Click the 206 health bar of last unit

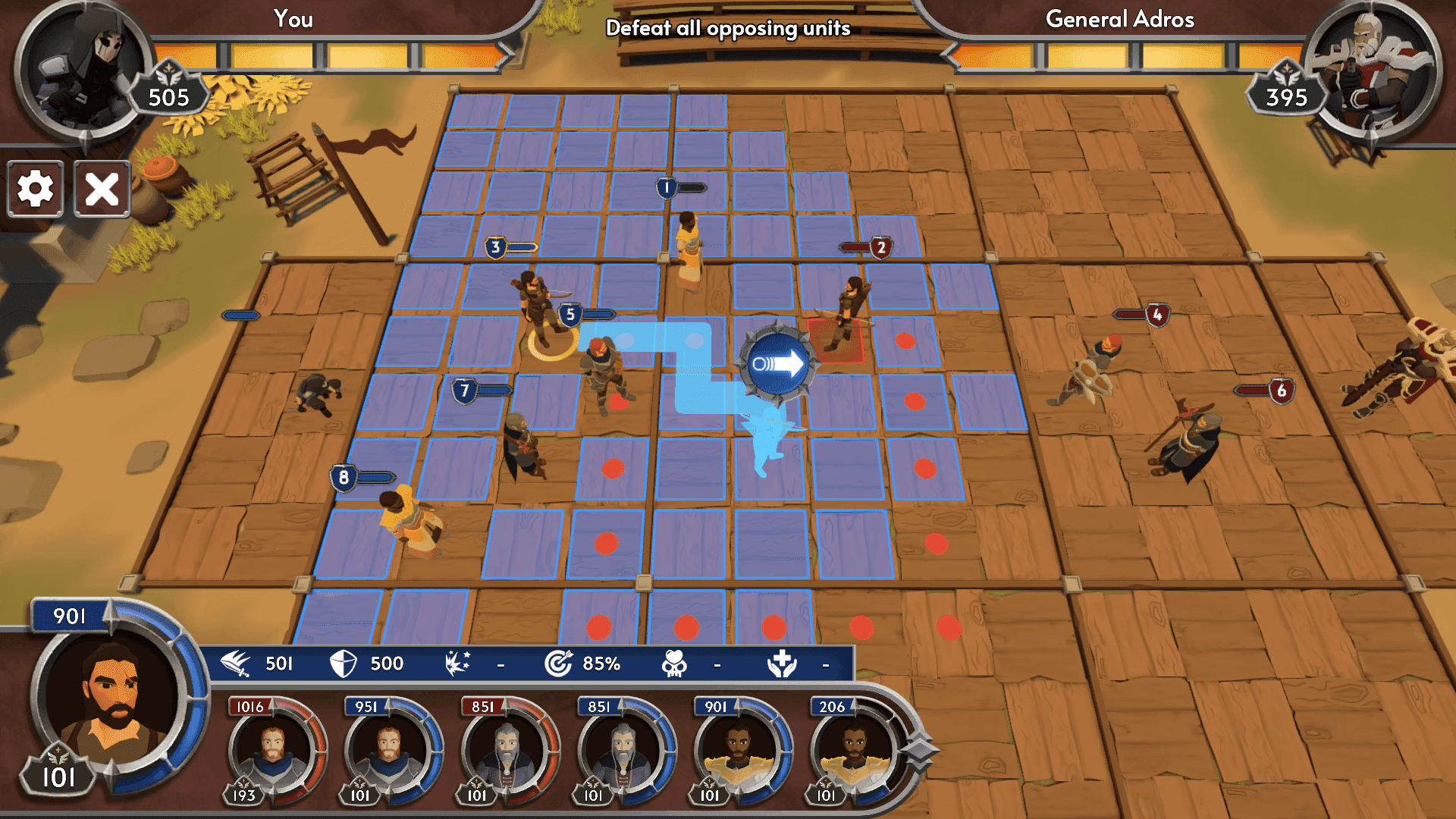tap(832, 706)
